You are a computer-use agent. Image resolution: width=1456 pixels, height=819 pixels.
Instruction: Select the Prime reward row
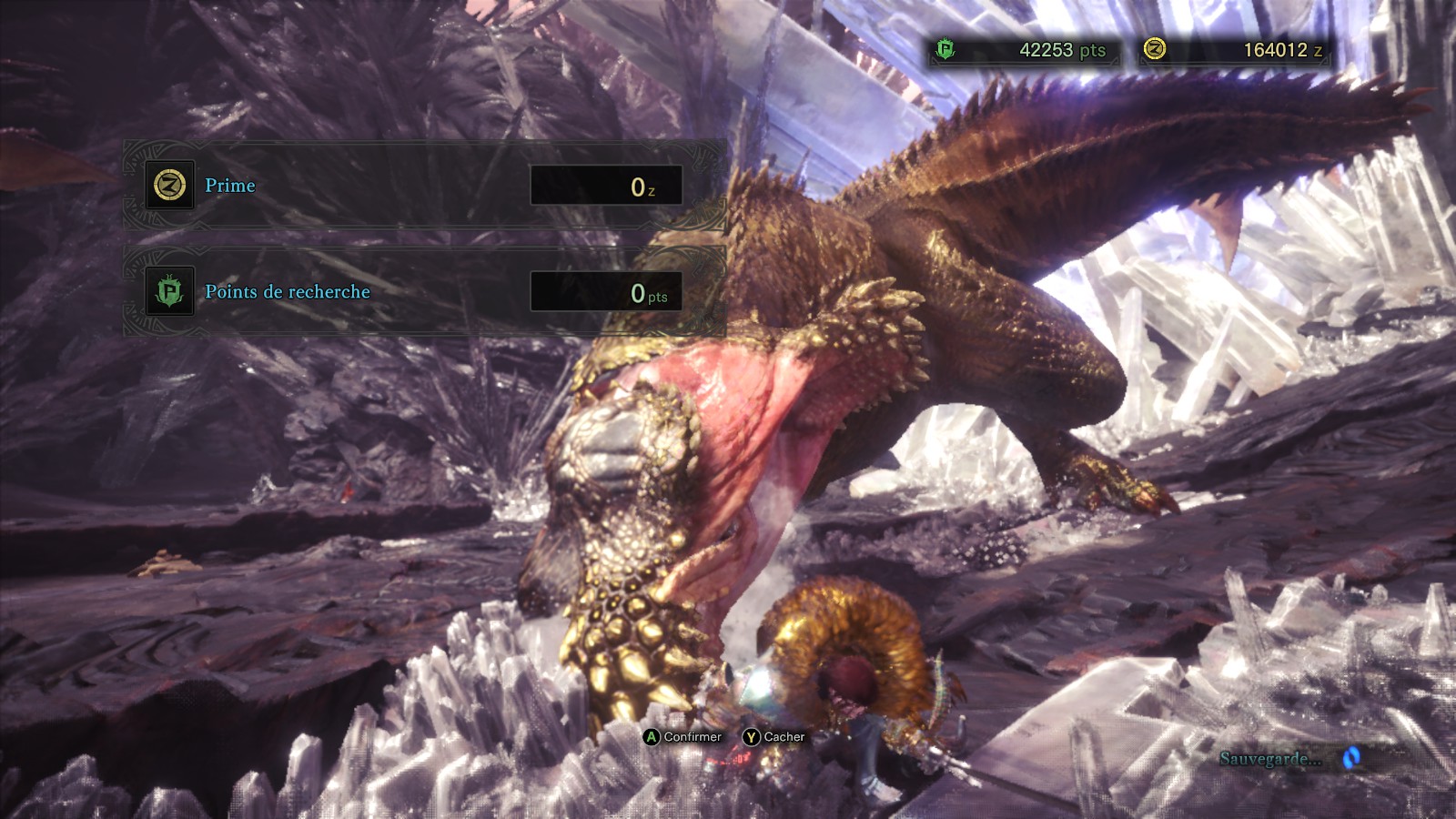(423, 186)
